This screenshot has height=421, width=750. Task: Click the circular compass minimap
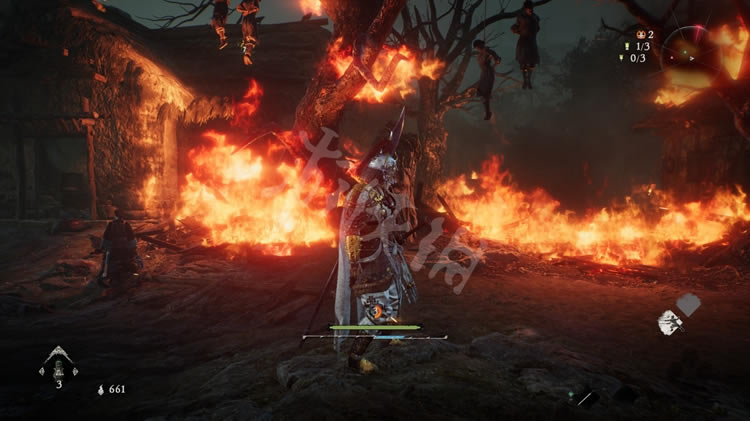coord(691,46)
